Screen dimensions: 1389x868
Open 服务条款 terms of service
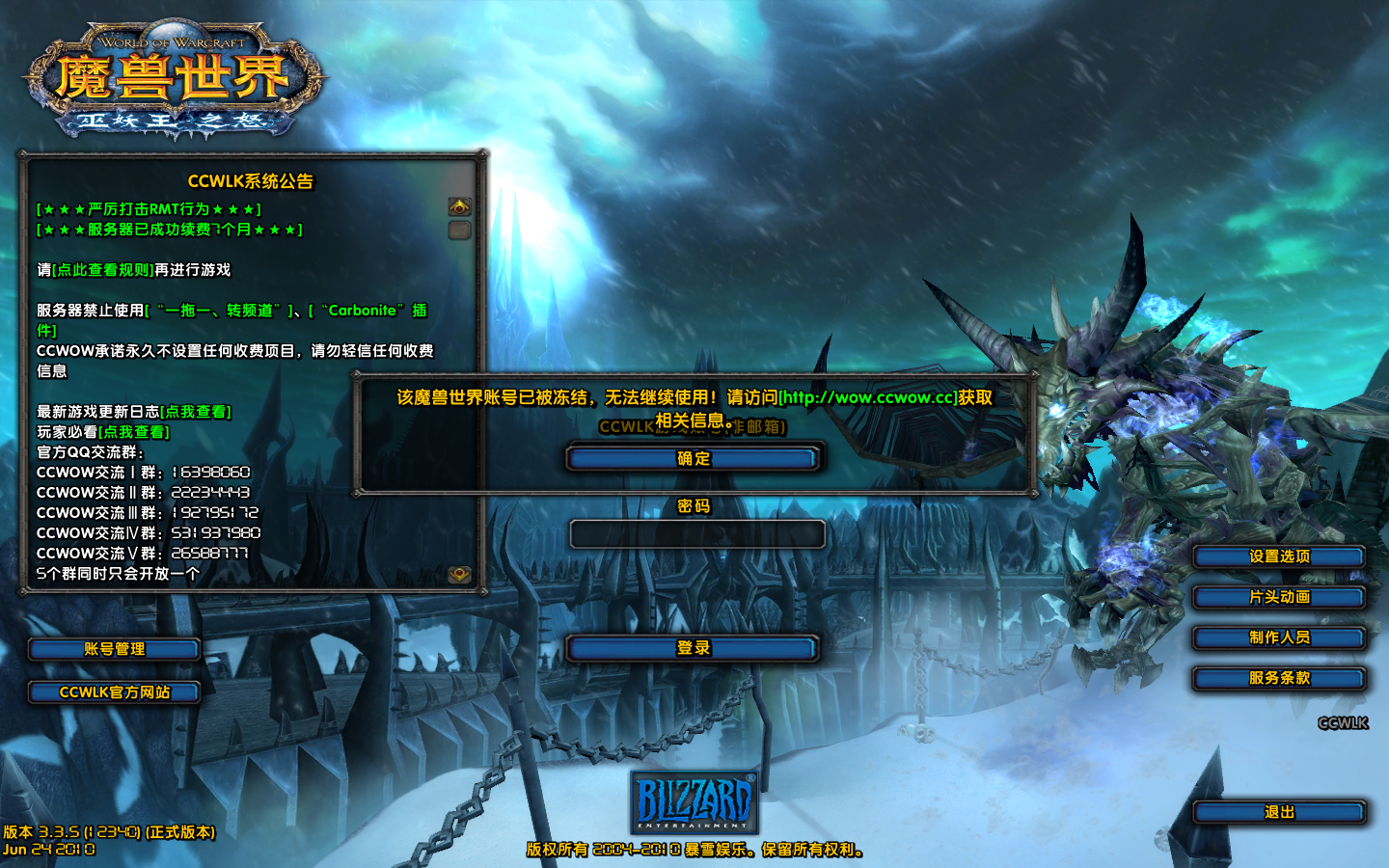[x=1278, y=679]
